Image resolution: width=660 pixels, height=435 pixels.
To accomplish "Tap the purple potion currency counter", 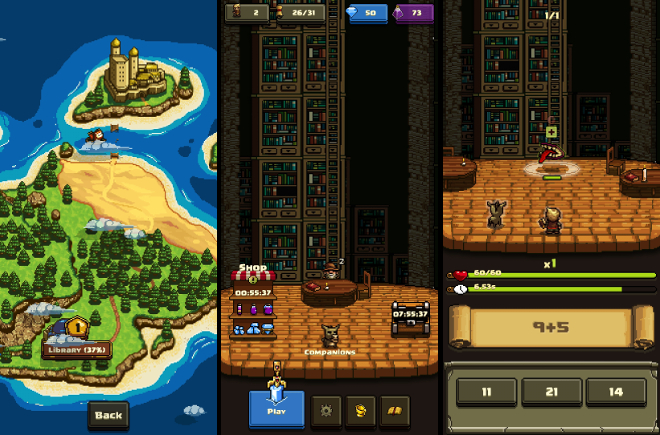I will point(413,13).
